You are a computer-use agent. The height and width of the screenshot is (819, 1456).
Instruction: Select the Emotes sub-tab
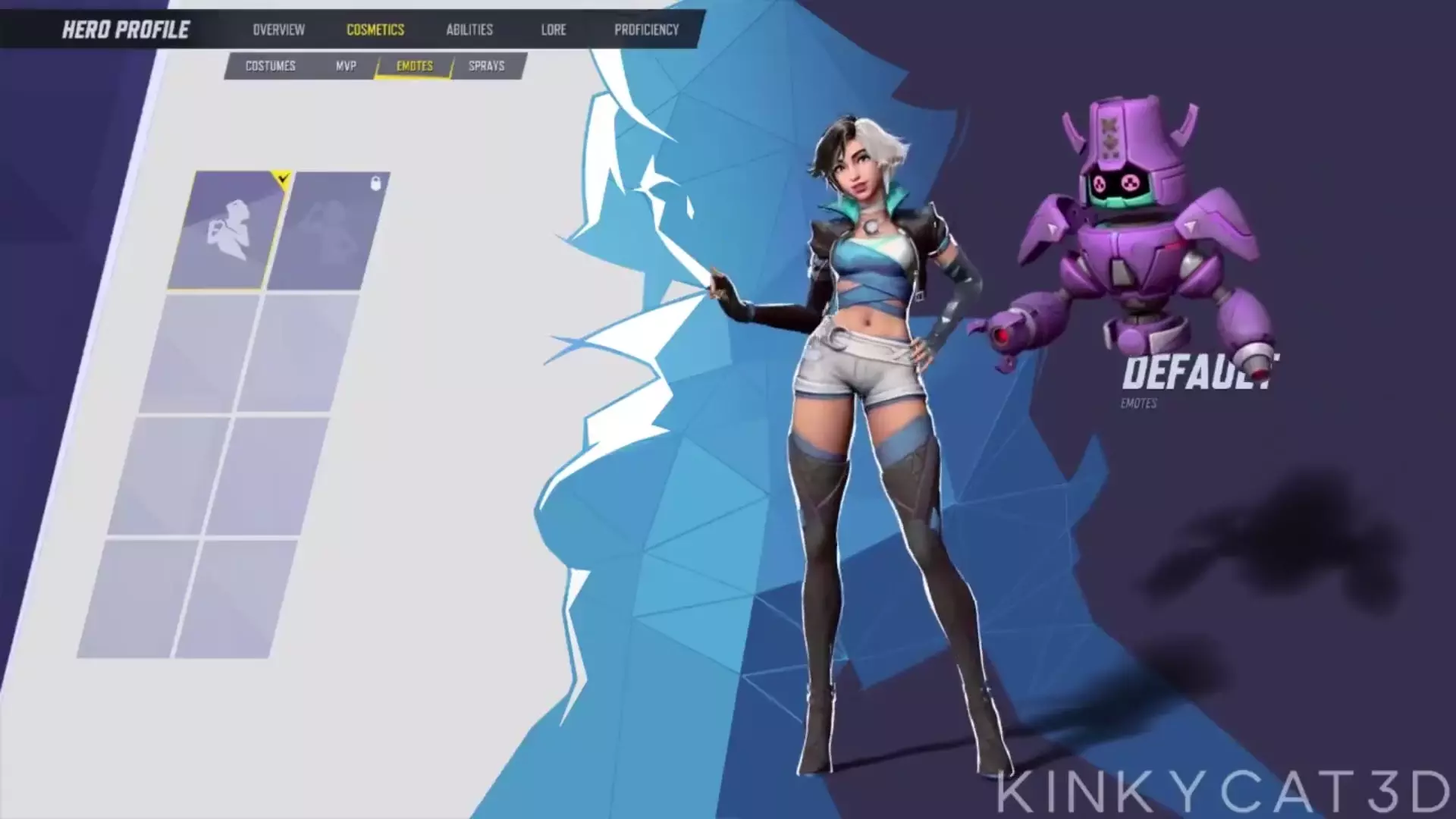(415, 66)
